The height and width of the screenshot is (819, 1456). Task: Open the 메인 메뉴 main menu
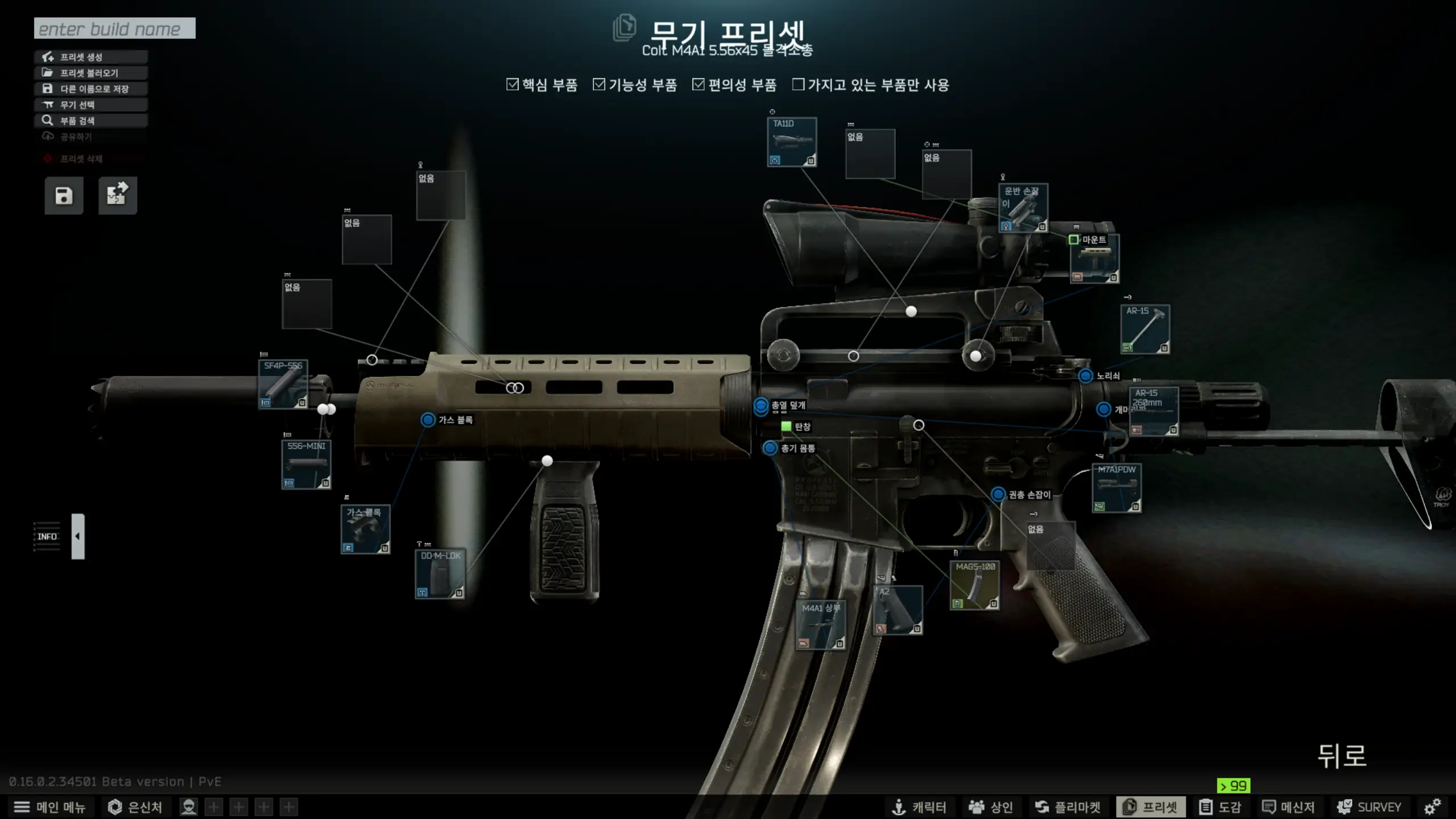(49, 807)
